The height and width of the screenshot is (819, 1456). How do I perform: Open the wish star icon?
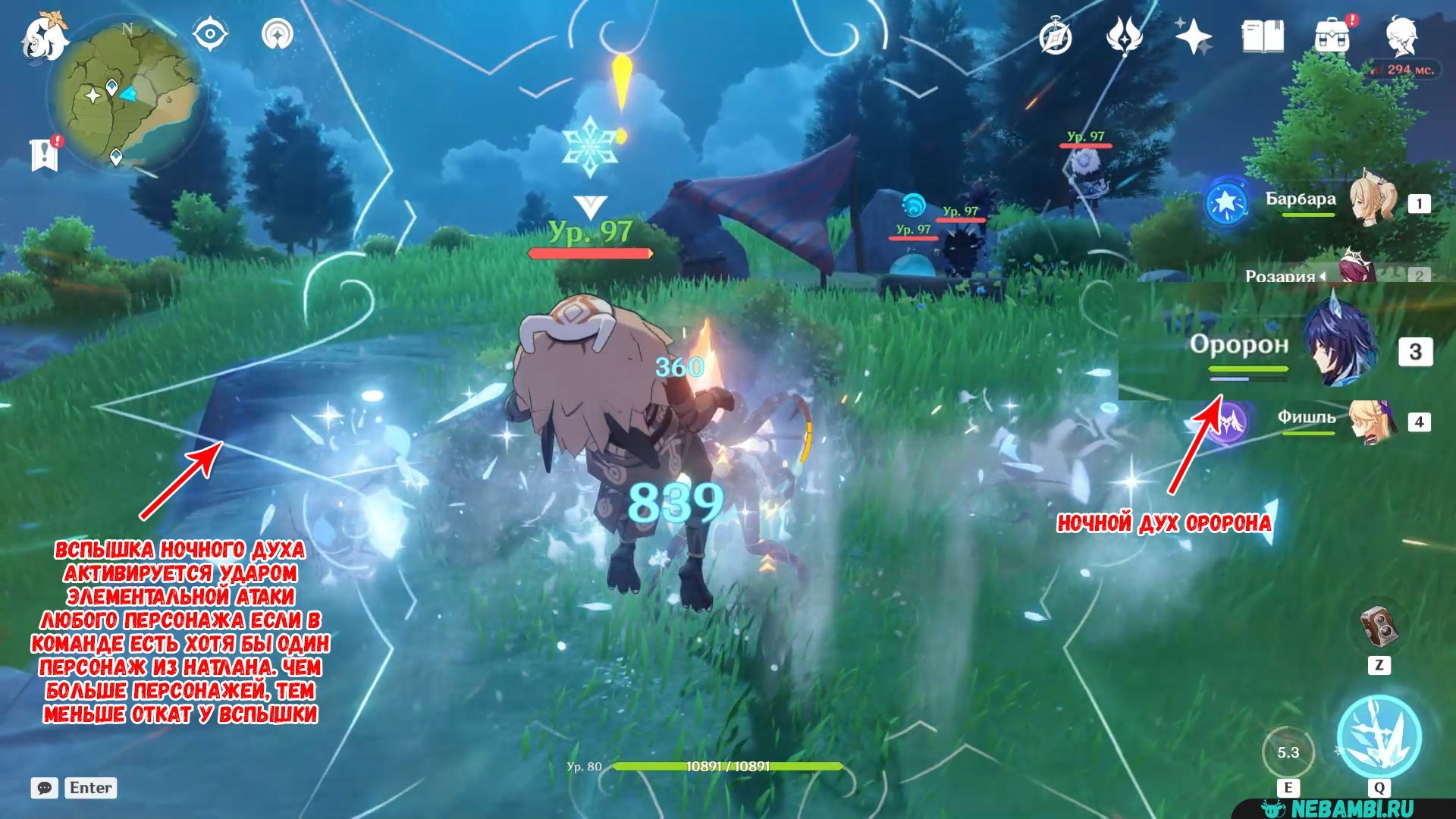[x=1194, y=36]
